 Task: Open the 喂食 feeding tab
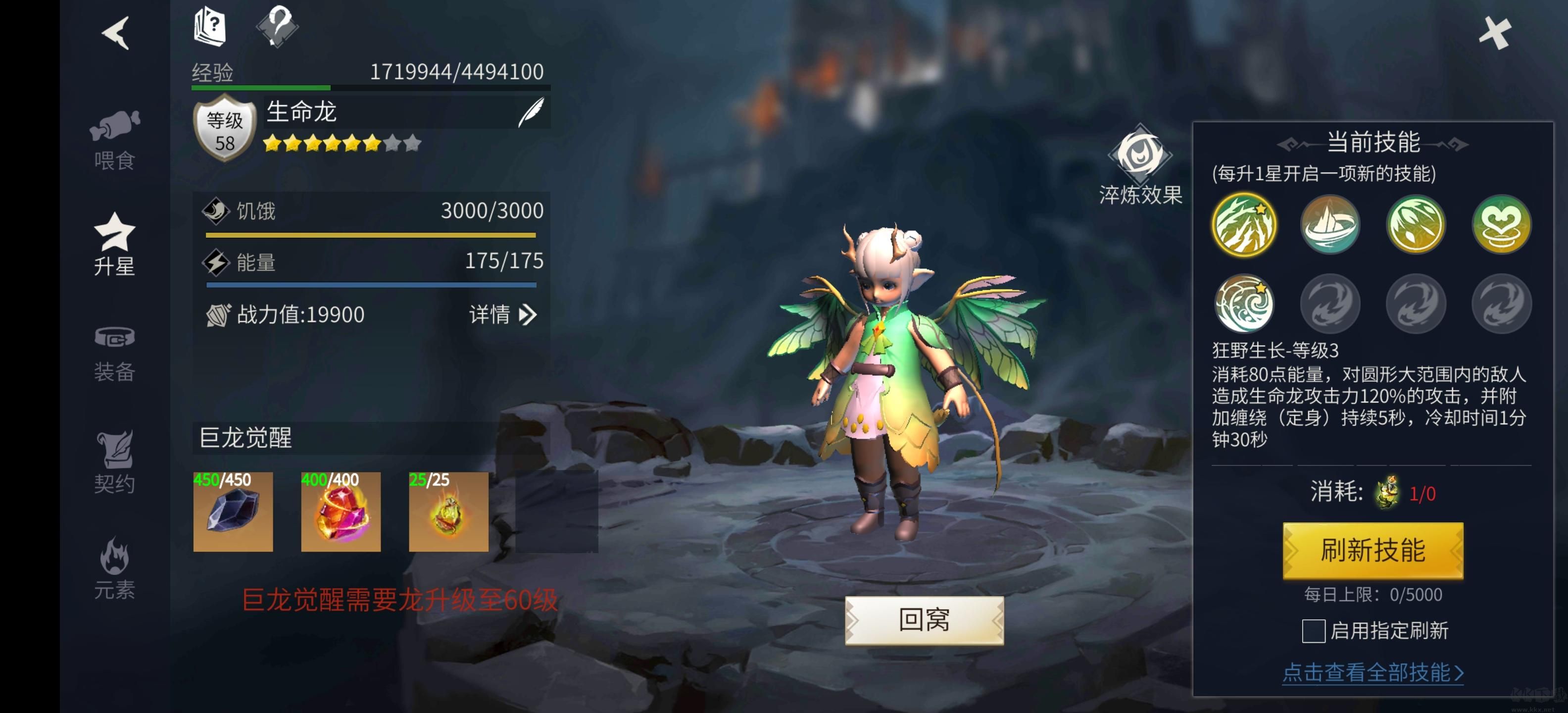pyautogui.click(x=114, y=140)
